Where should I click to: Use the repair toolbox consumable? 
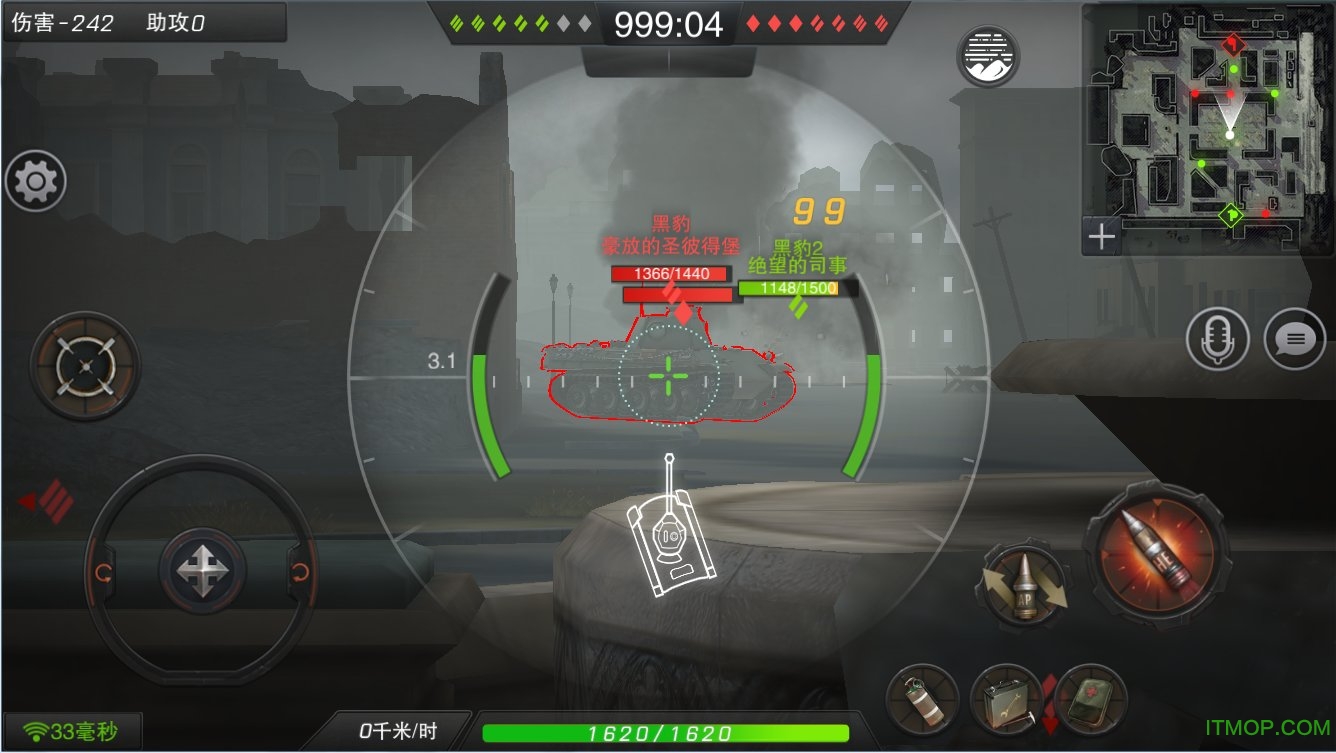pos(1004,699)
